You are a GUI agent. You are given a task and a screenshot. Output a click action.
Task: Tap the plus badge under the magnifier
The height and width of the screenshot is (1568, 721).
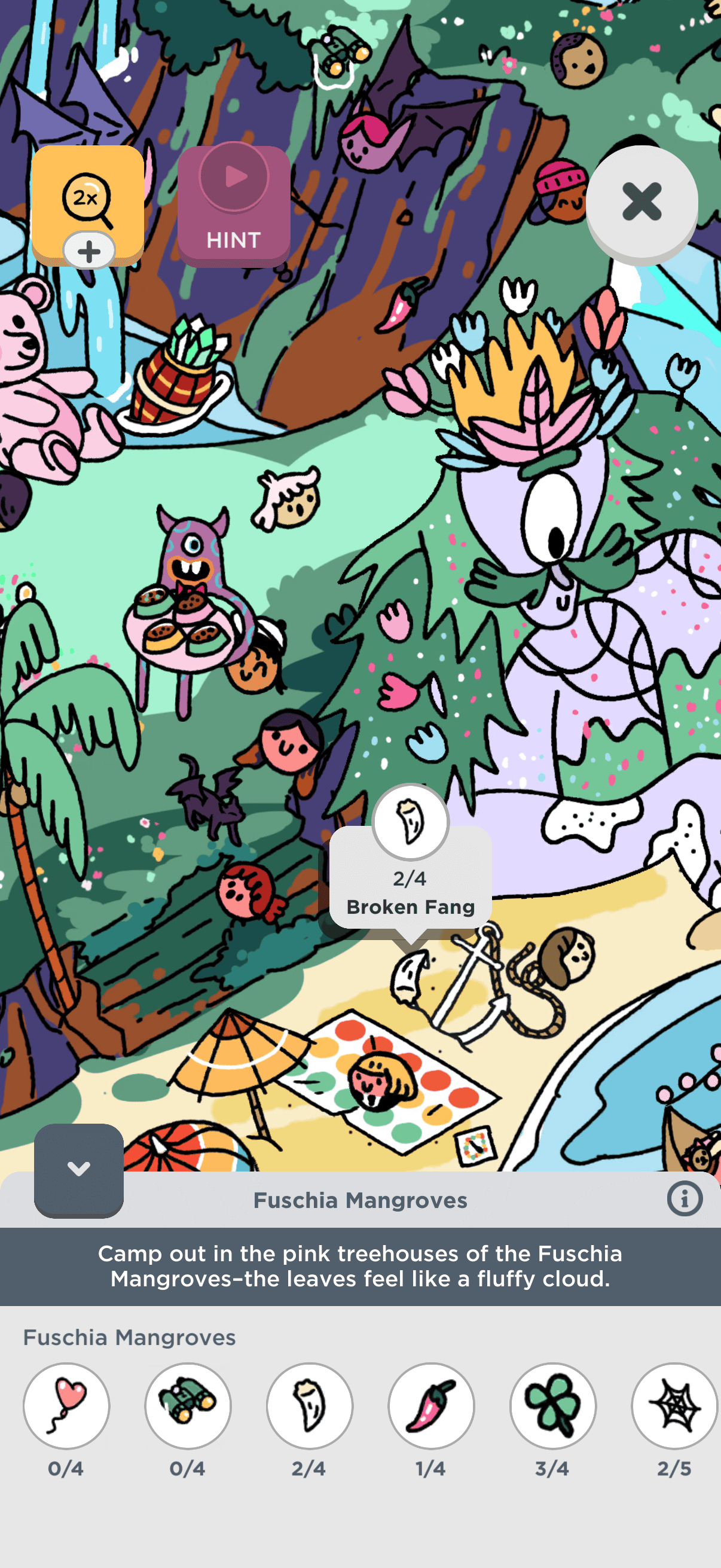(x=90, y=251)
